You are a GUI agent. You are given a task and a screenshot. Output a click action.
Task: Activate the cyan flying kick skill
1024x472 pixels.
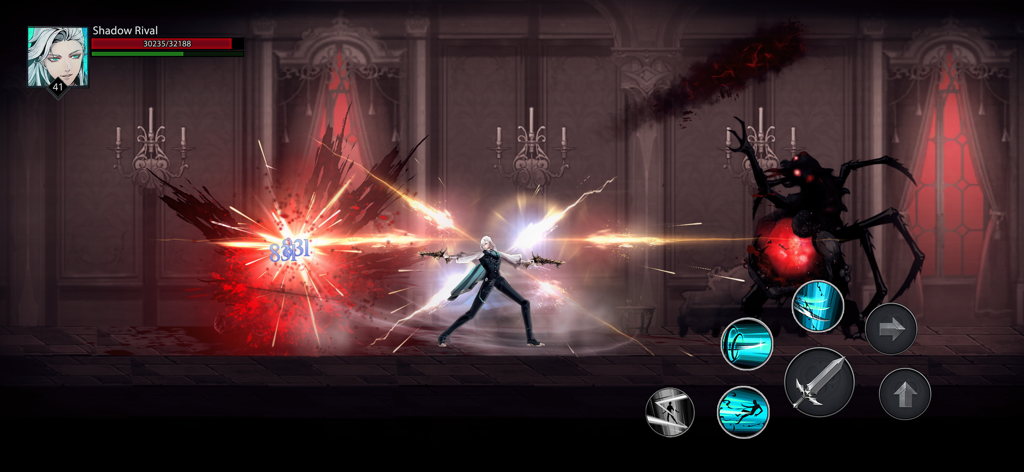click(742, 411)
